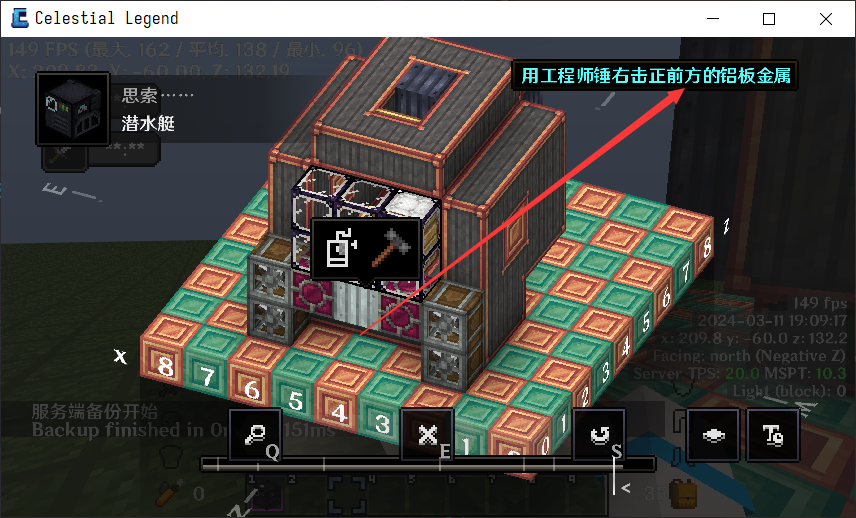856x518 pixels.
Task: Toggle the magnifier identify mode button
Action: click(x=255, y=435)
